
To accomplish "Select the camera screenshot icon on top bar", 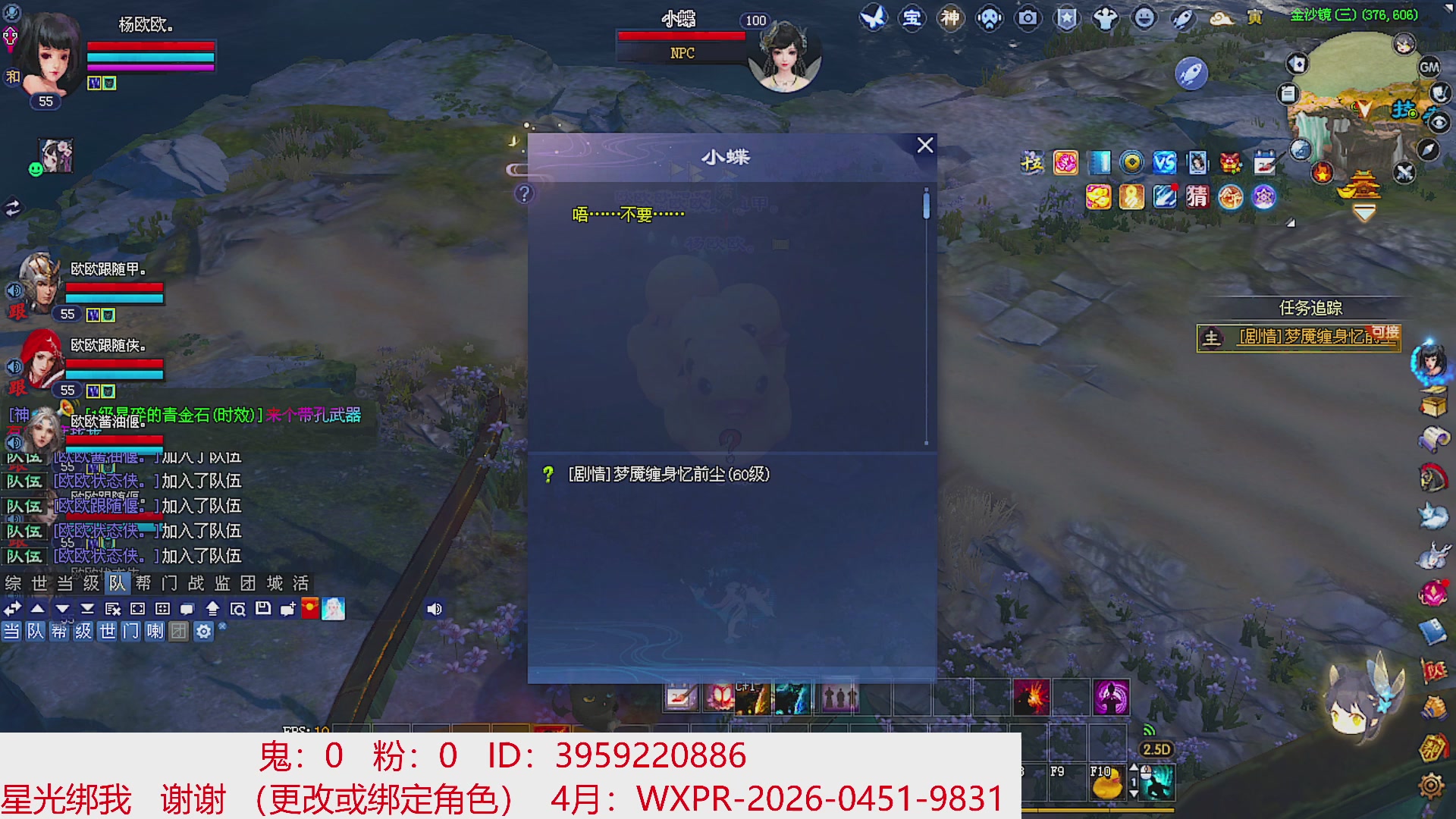I will click(x=1028, y=19).
